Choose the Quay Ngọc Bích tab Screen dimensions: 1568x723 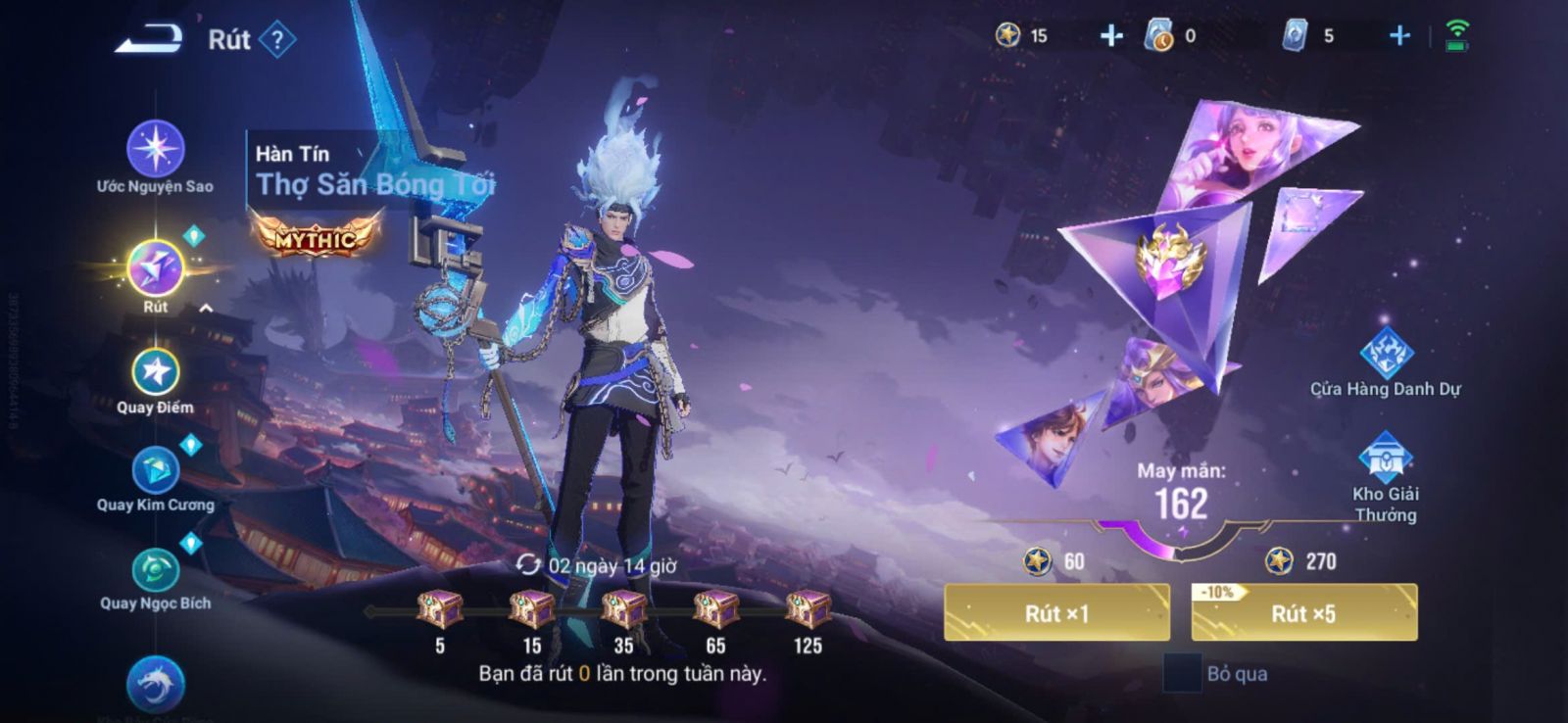[155, 571]
